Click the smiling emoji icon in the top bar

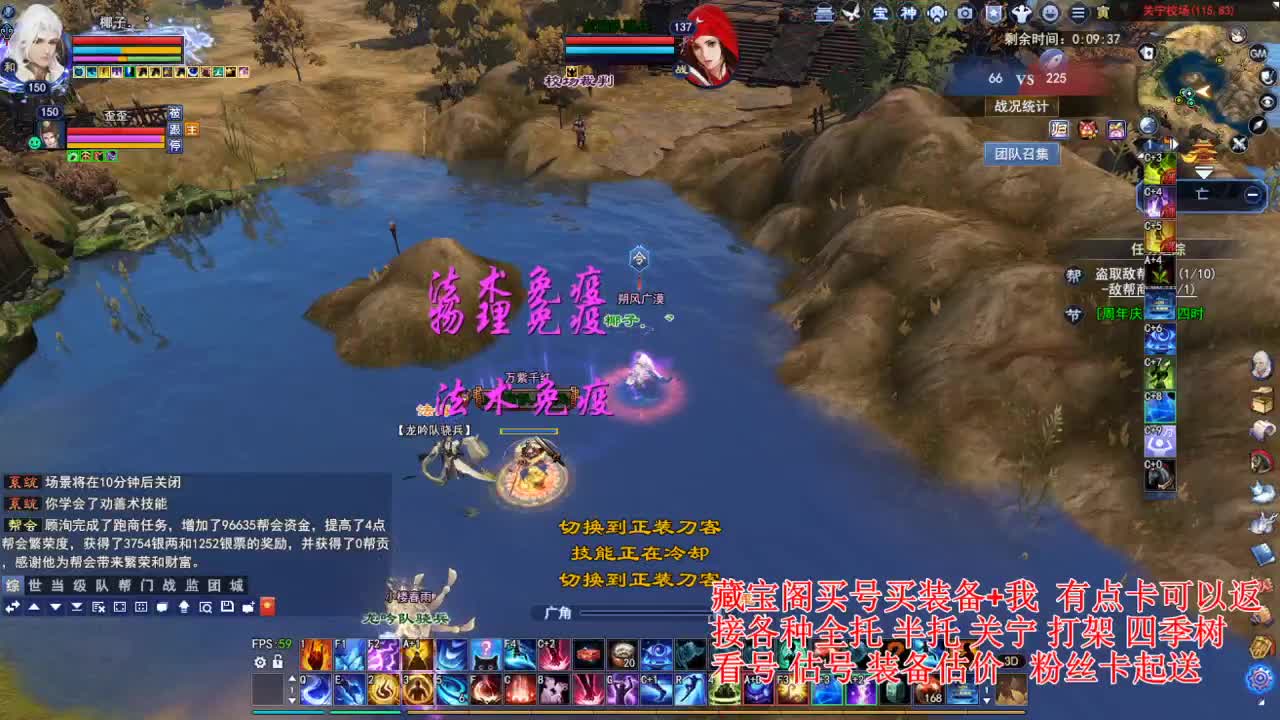coord(1050,13)
